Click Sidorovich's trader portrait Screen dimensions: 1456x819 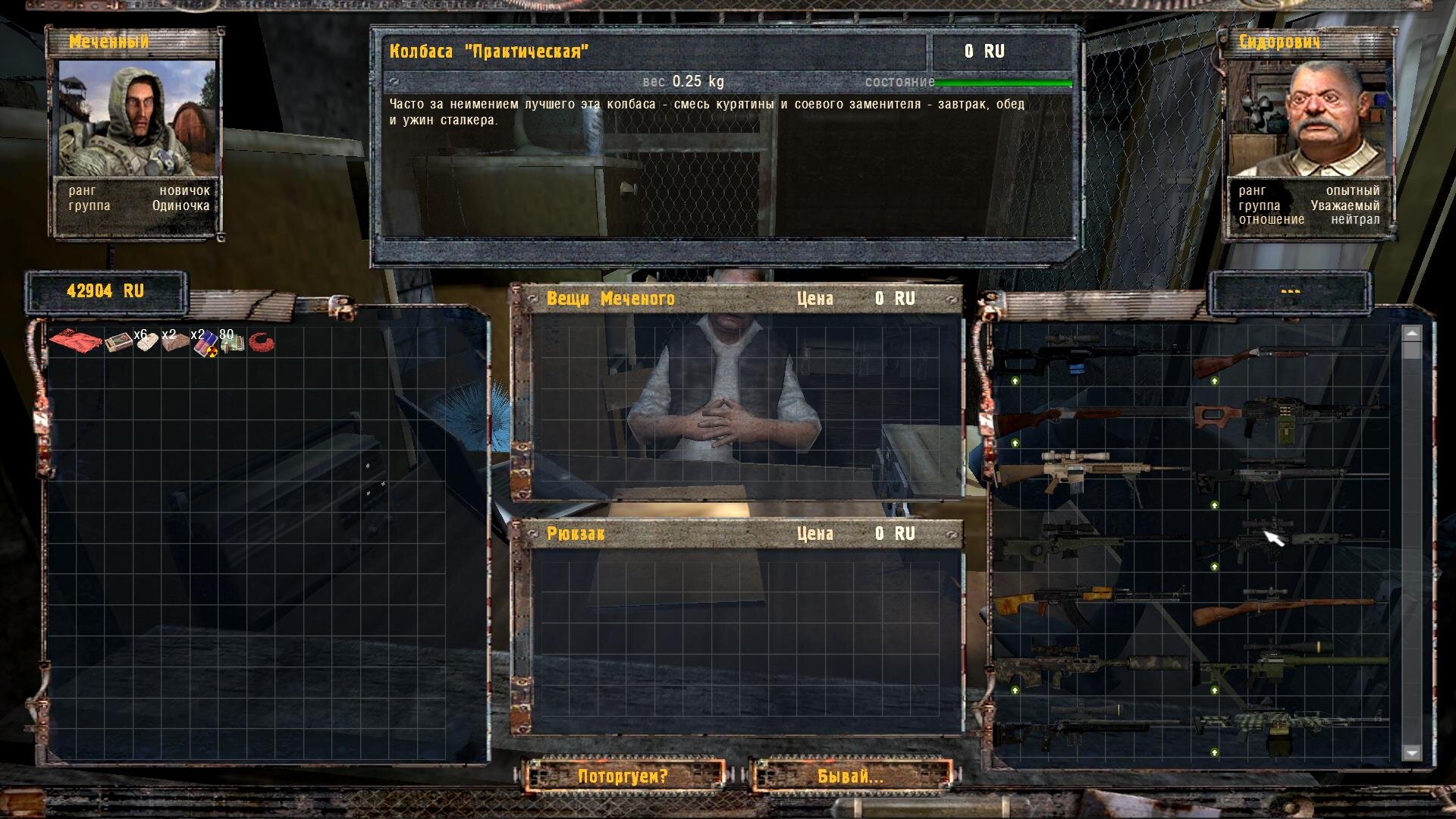(1310, 118)
